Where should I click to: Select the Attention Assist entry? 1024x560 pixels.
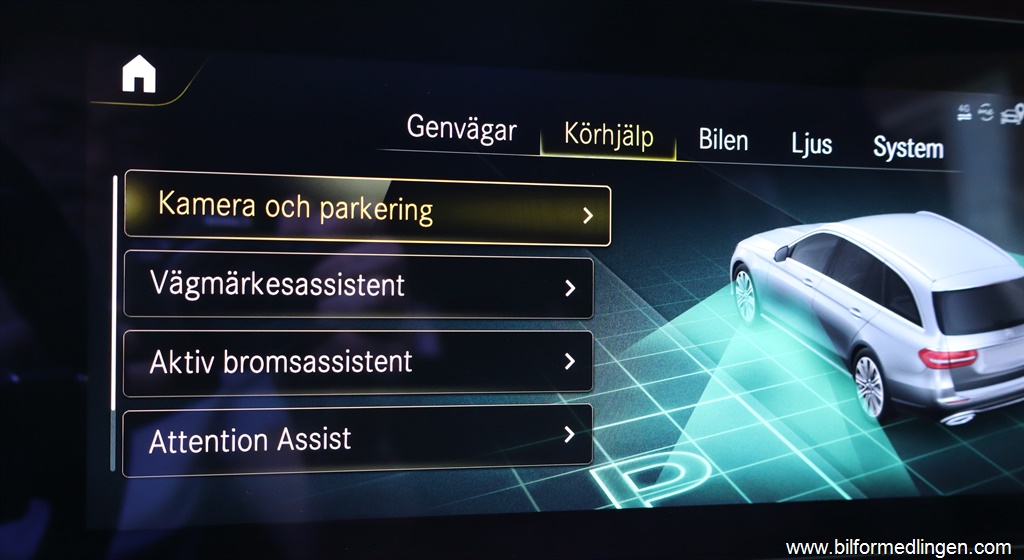[x=358, y=439]
